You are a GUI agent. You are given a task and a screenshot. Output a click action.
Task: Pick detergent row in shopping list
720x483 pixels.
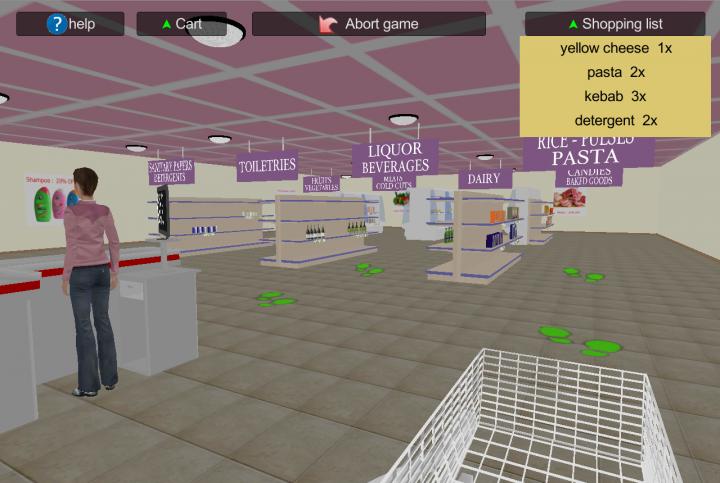pos(615,120)
